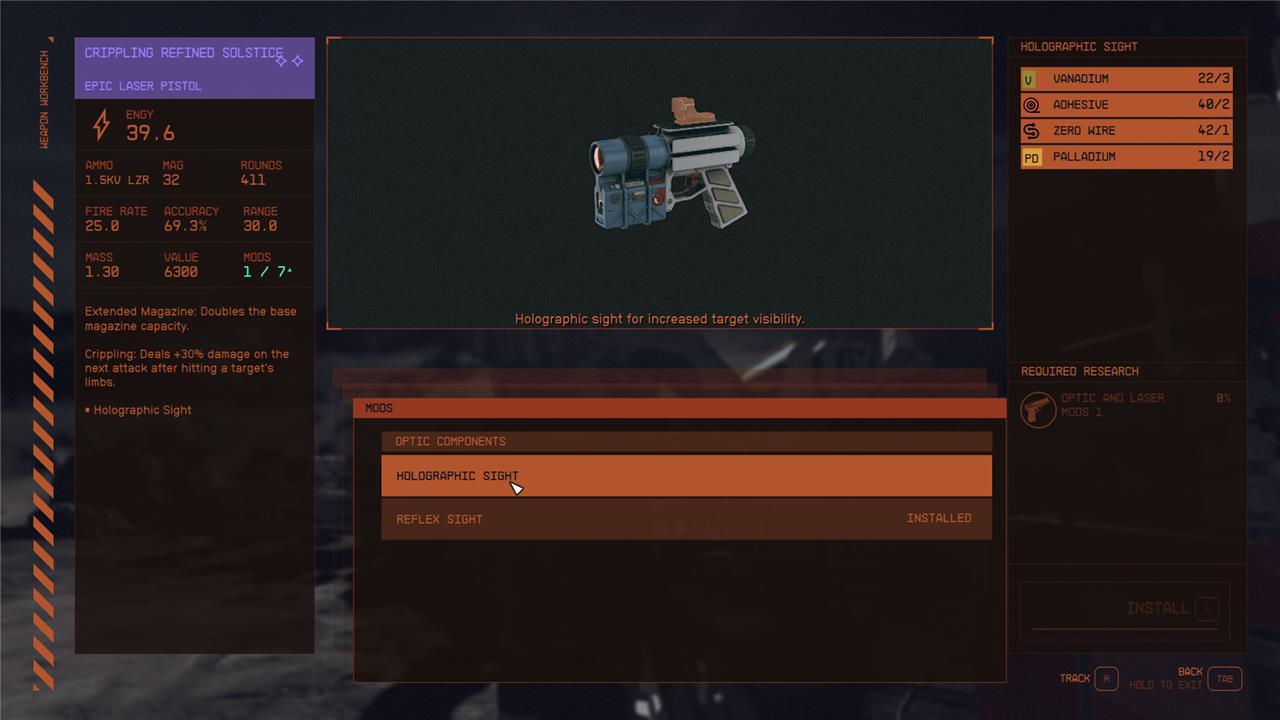Screen dimensions: 1280x720
Task: Select the Holographic Sight mod
Action: (x=686, y=476)
